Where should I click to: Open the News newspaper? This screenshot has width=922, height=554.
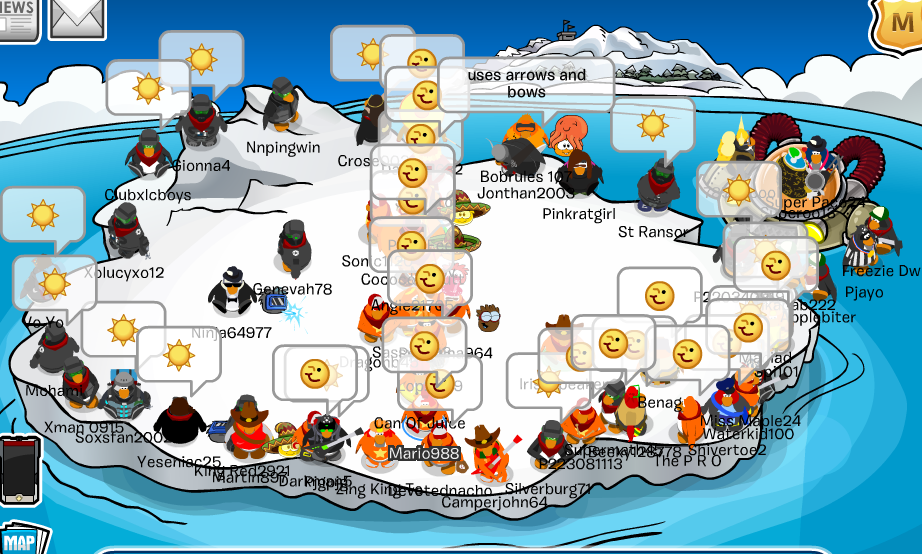click(x=17, y=17)
